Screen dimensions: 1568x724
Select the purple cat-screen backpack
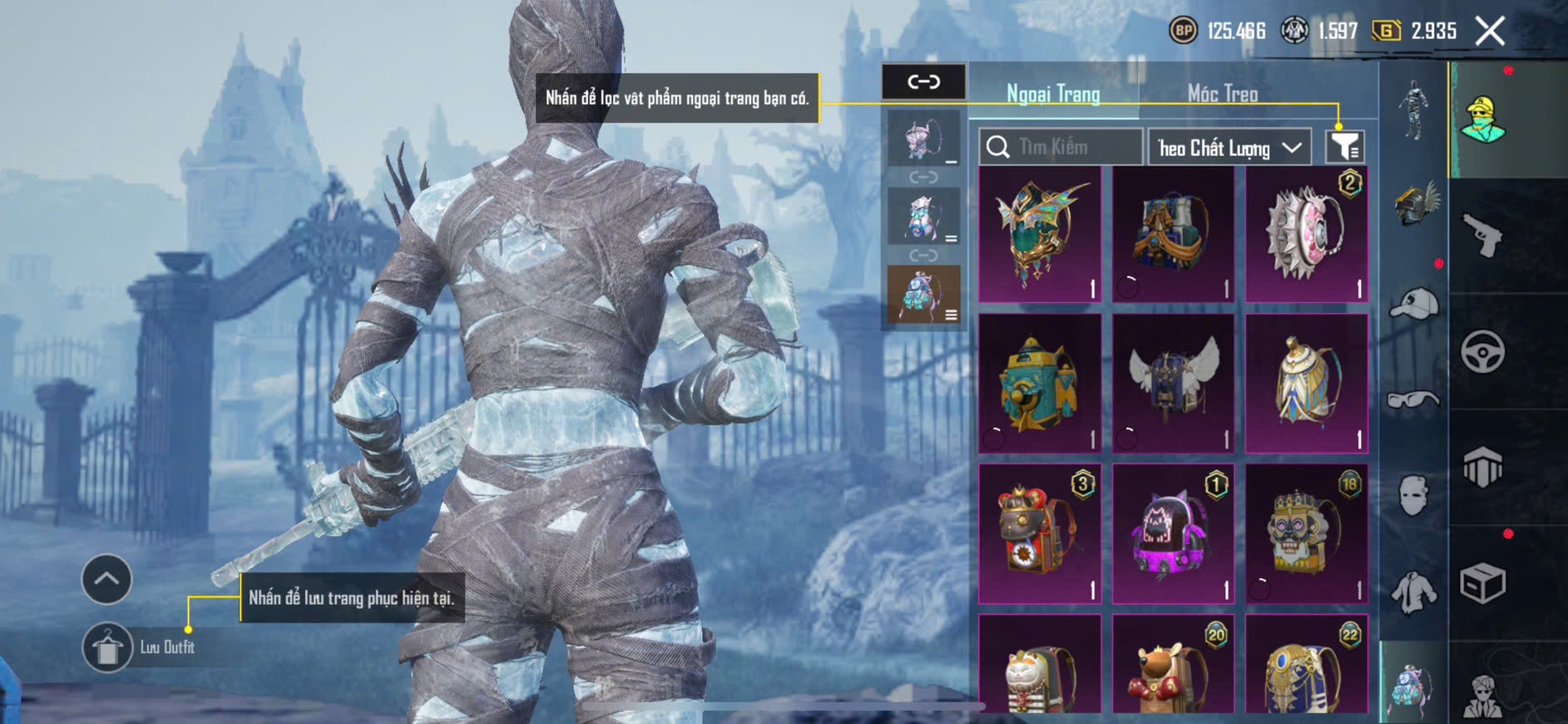point(1173,533)
